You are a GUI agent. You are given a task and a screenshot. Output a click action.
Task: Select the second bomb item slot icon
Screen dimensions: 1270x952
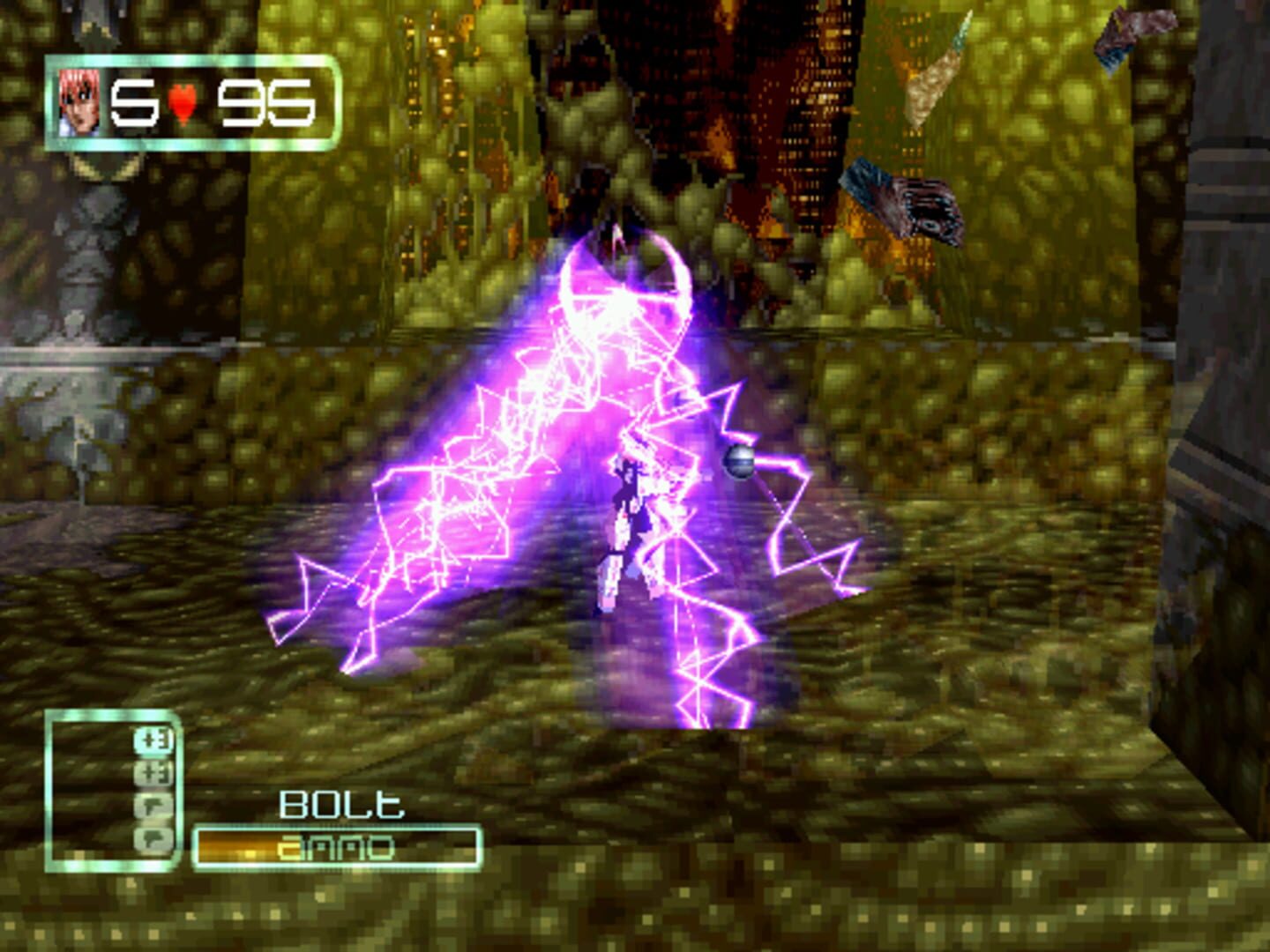[152, 772]
